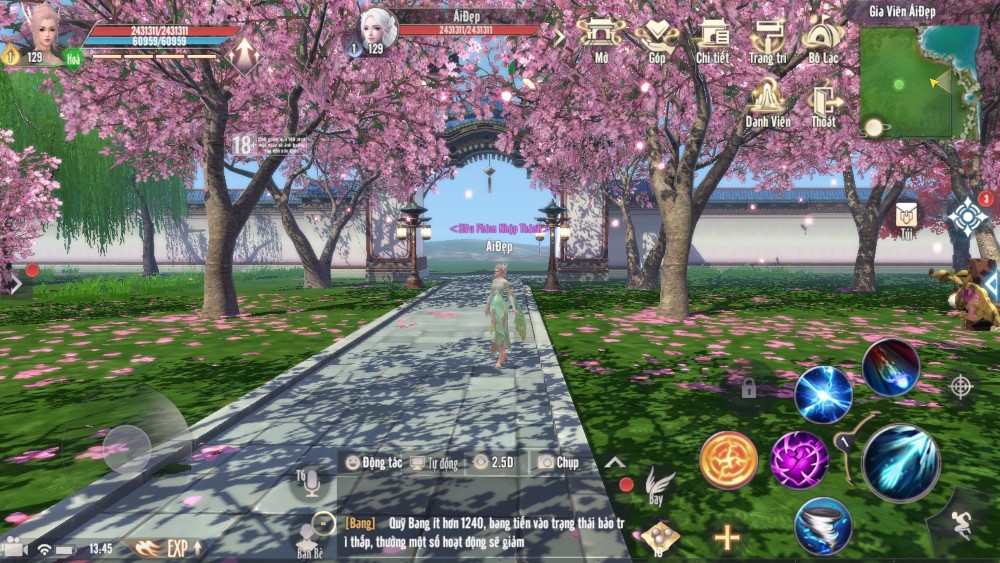Open the Mở gate menu icon
Image resolution: width=1000 pixels, height=563 pixels.
(601, 36)
